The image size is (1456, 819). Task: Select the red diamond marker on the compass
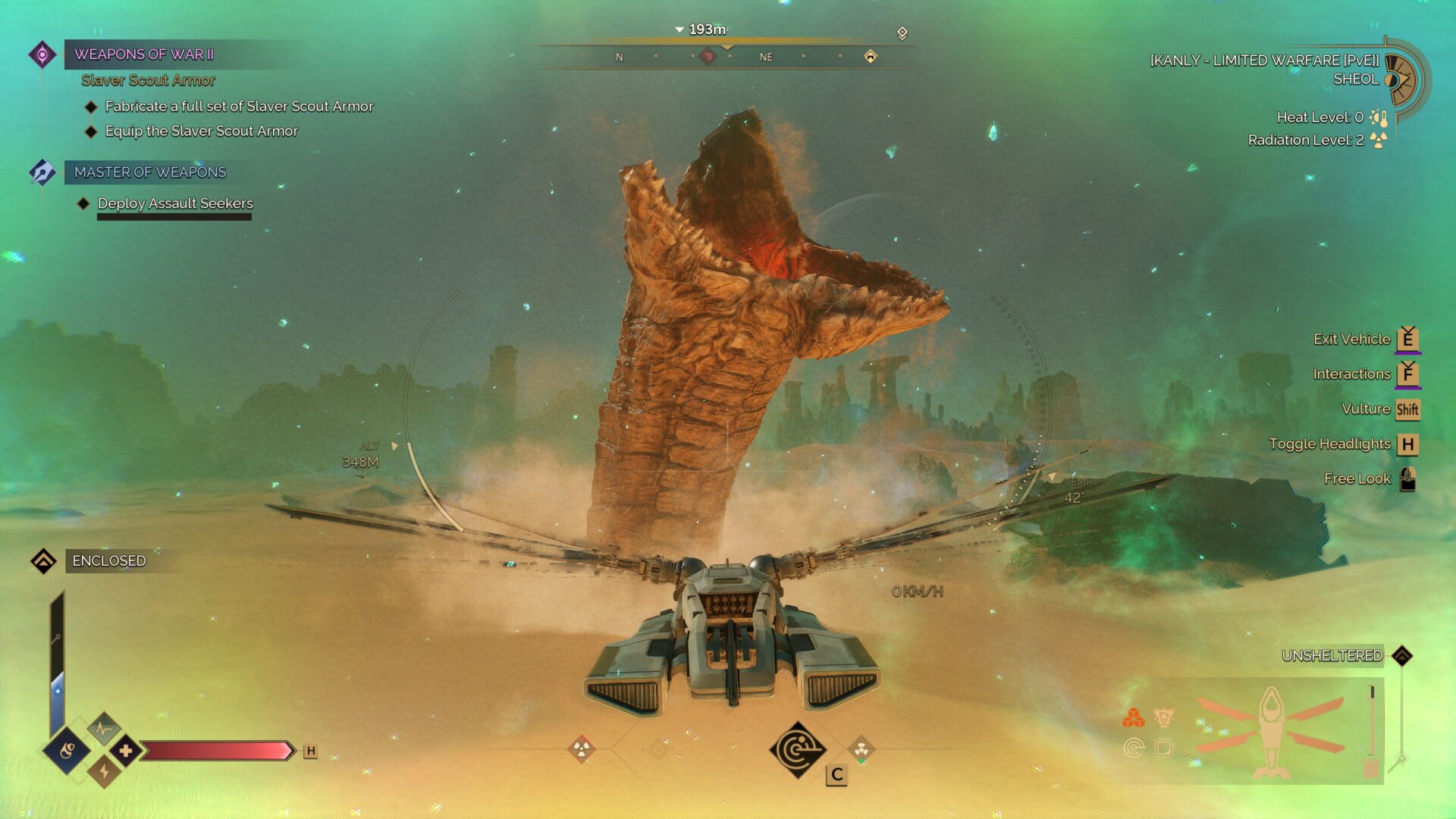[707, 56]
